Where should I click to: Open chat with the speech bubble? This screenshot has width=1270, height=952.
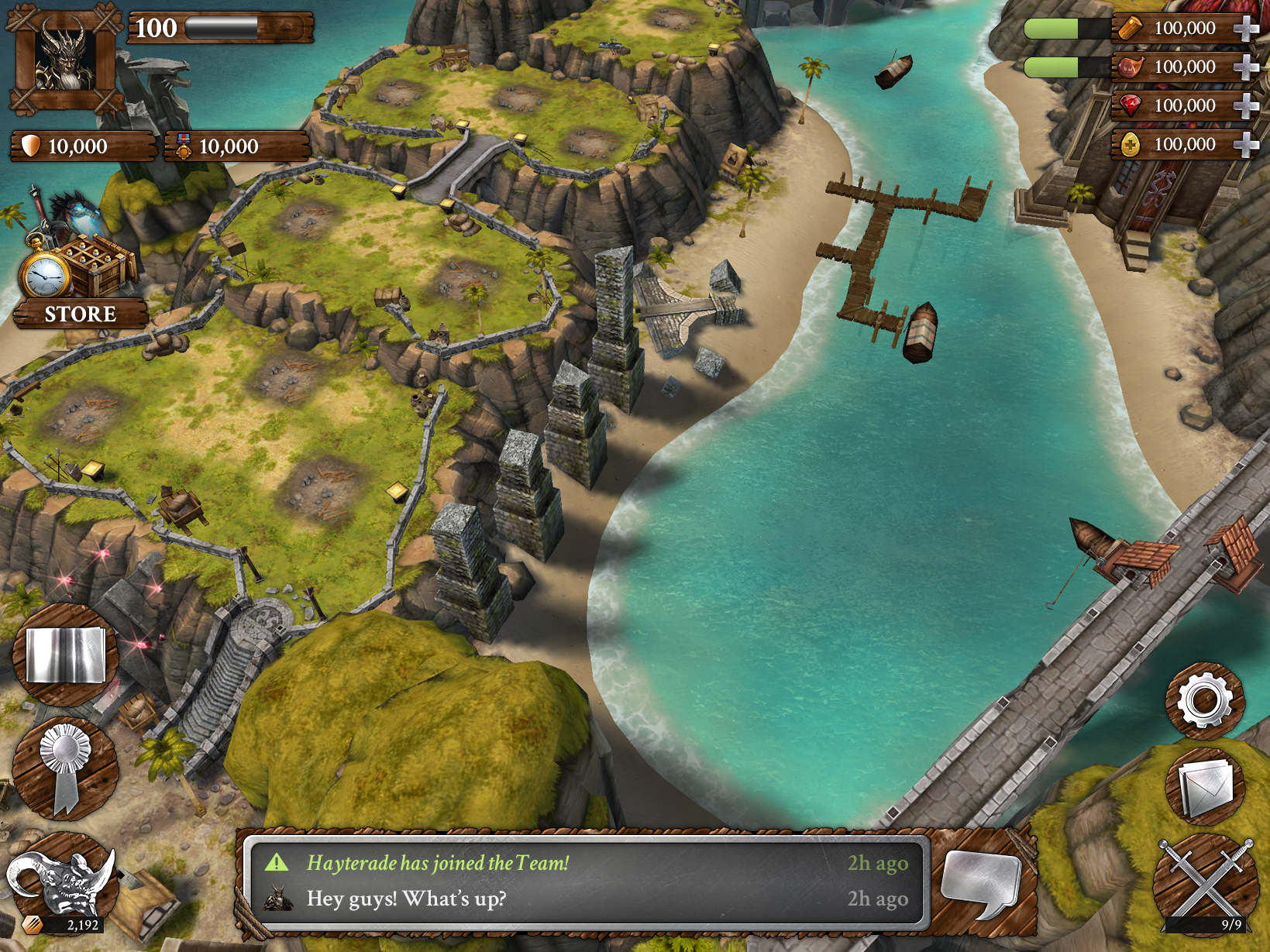point(982,882)
